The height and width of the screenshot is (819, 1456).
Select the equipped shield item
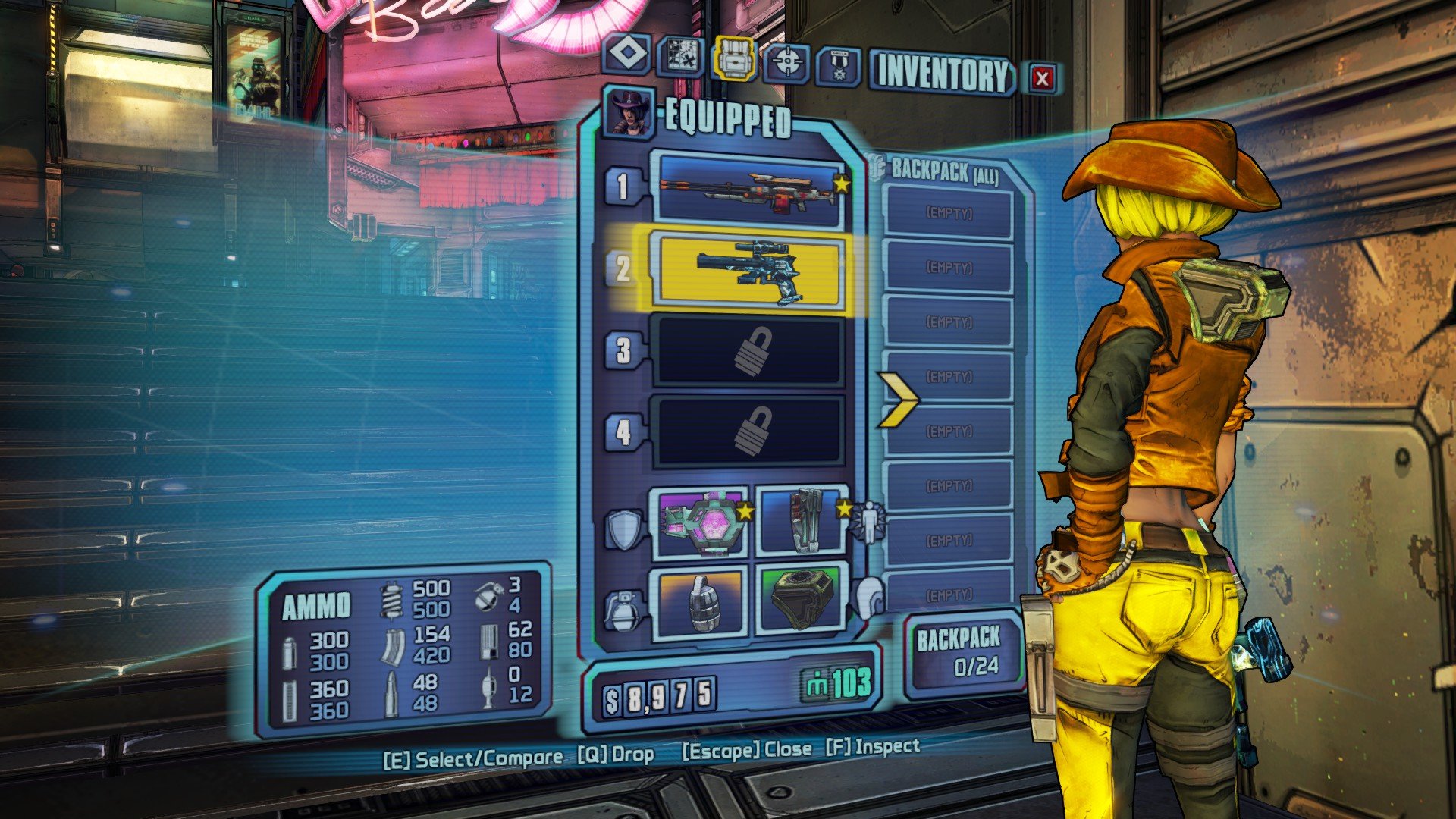[x=699, y=522]
